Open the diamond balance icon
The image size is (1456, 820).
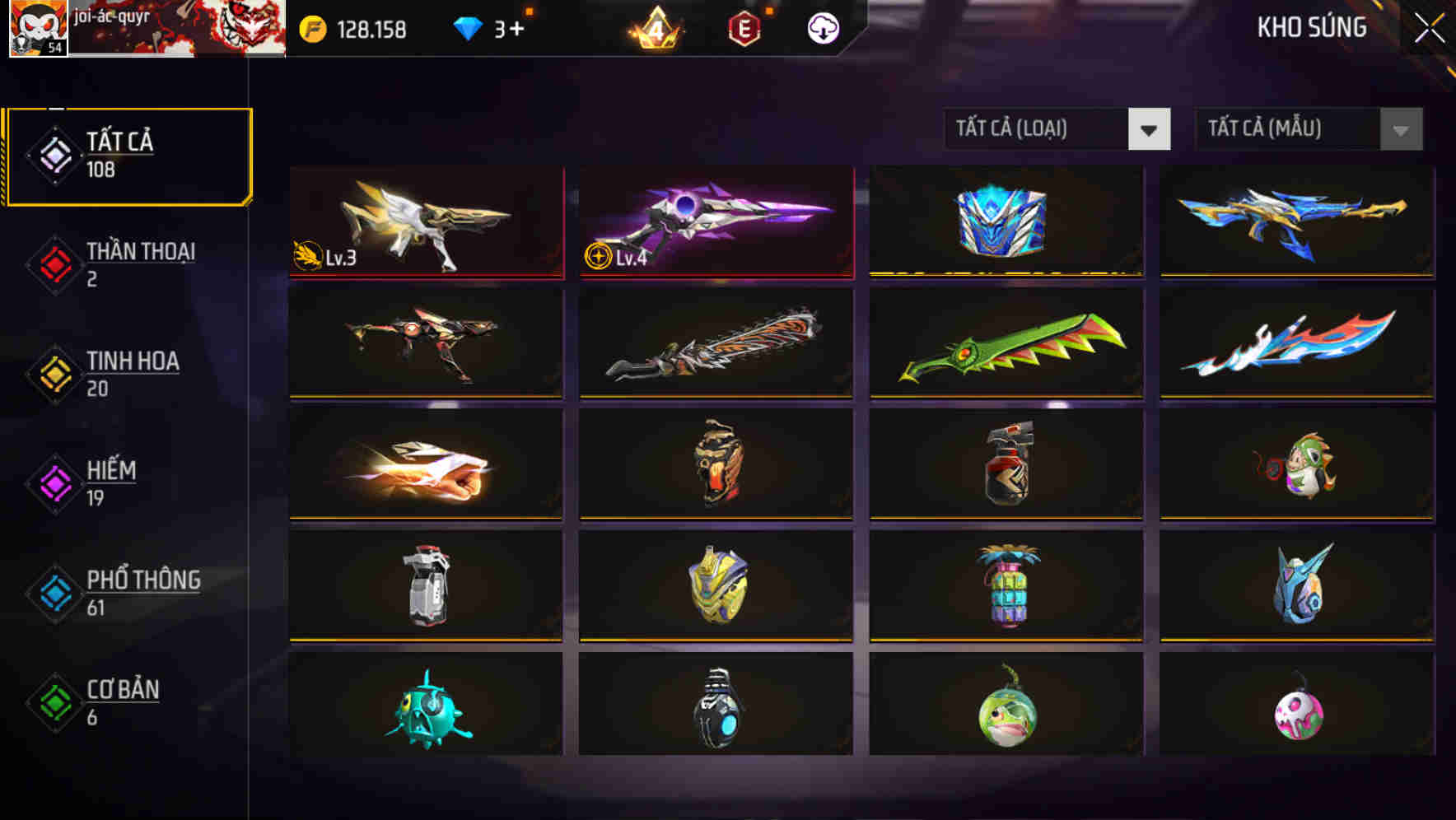[469, 27]
